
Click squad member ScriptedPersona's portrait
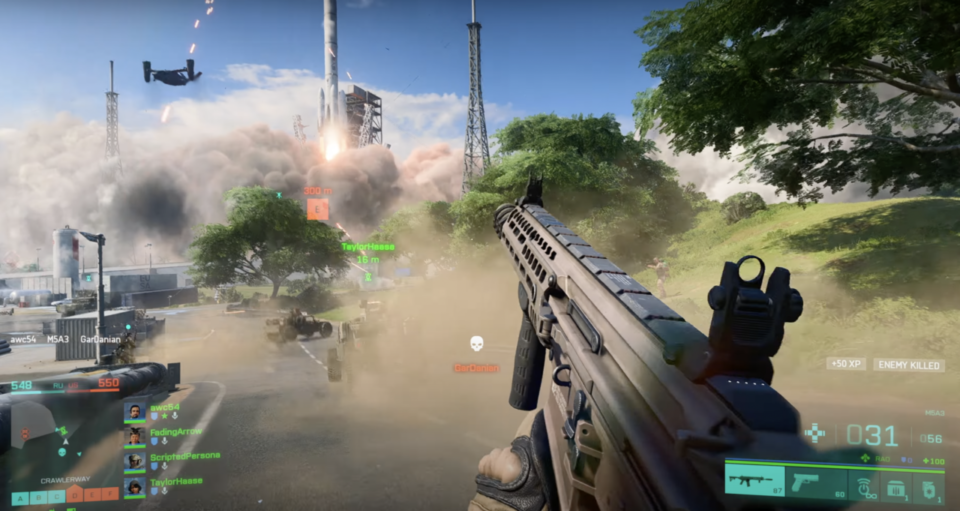click(134, 461)
